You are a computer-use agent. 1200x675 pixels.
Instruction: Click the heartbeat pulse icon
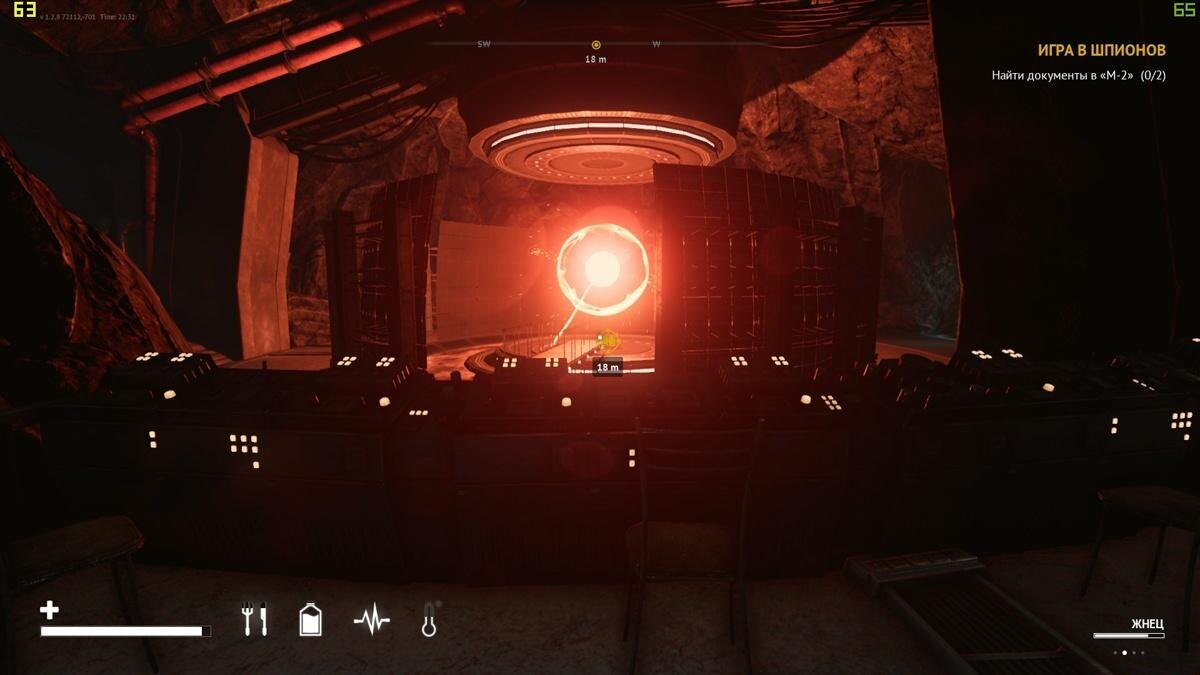pos(371,622)
